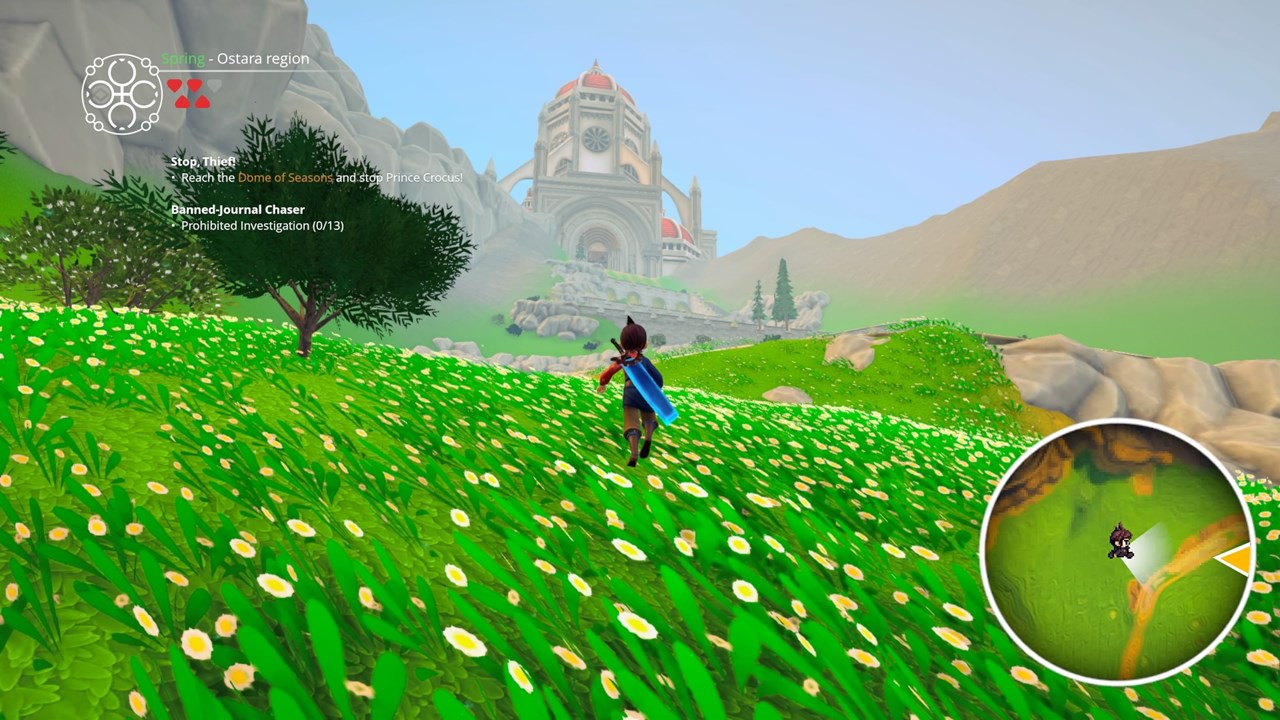Open the circular minimap

(1117, 552)
